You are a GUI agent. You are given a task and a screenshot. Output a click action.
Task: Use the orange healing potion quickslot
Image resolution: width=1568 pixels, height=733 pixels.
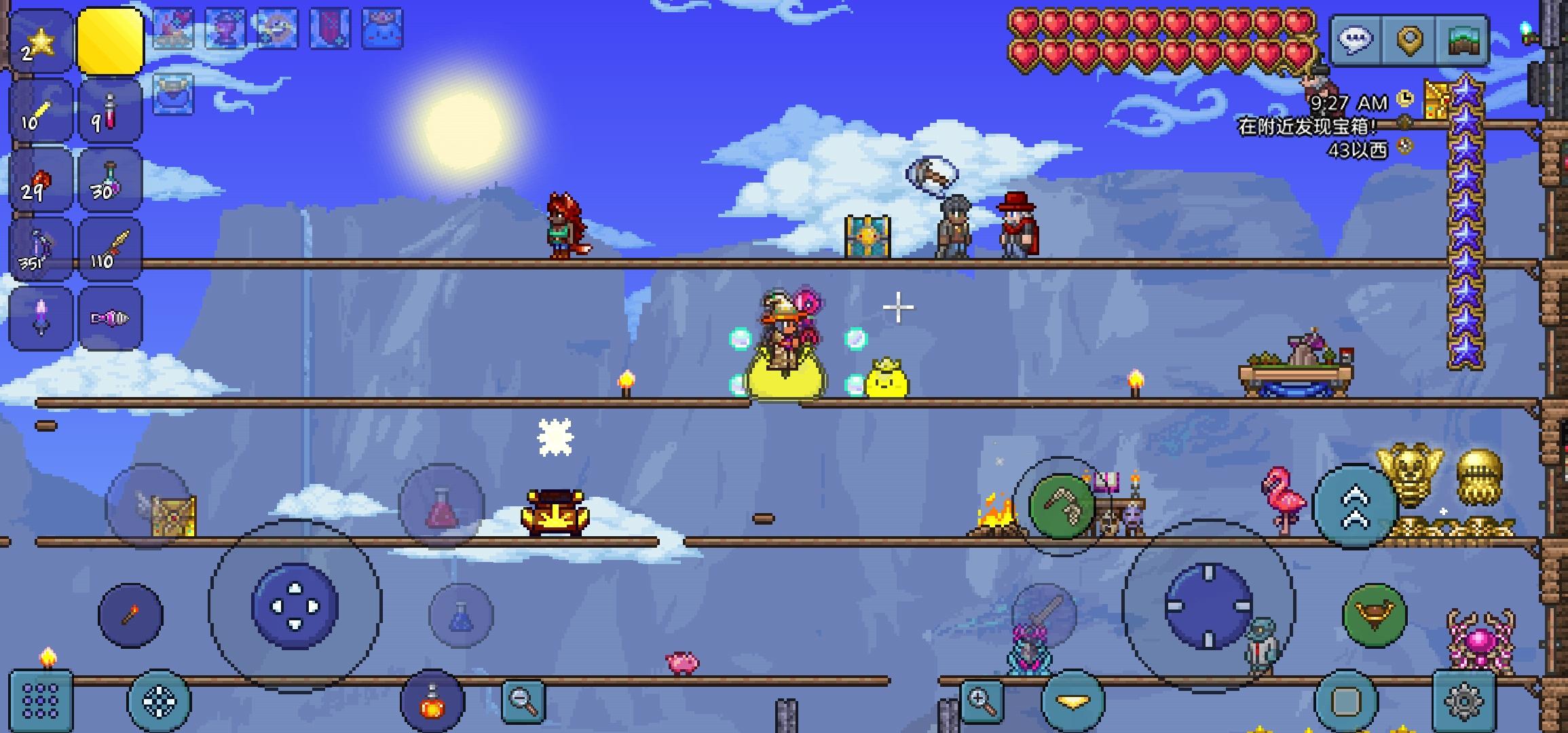[x=432, y=700]
